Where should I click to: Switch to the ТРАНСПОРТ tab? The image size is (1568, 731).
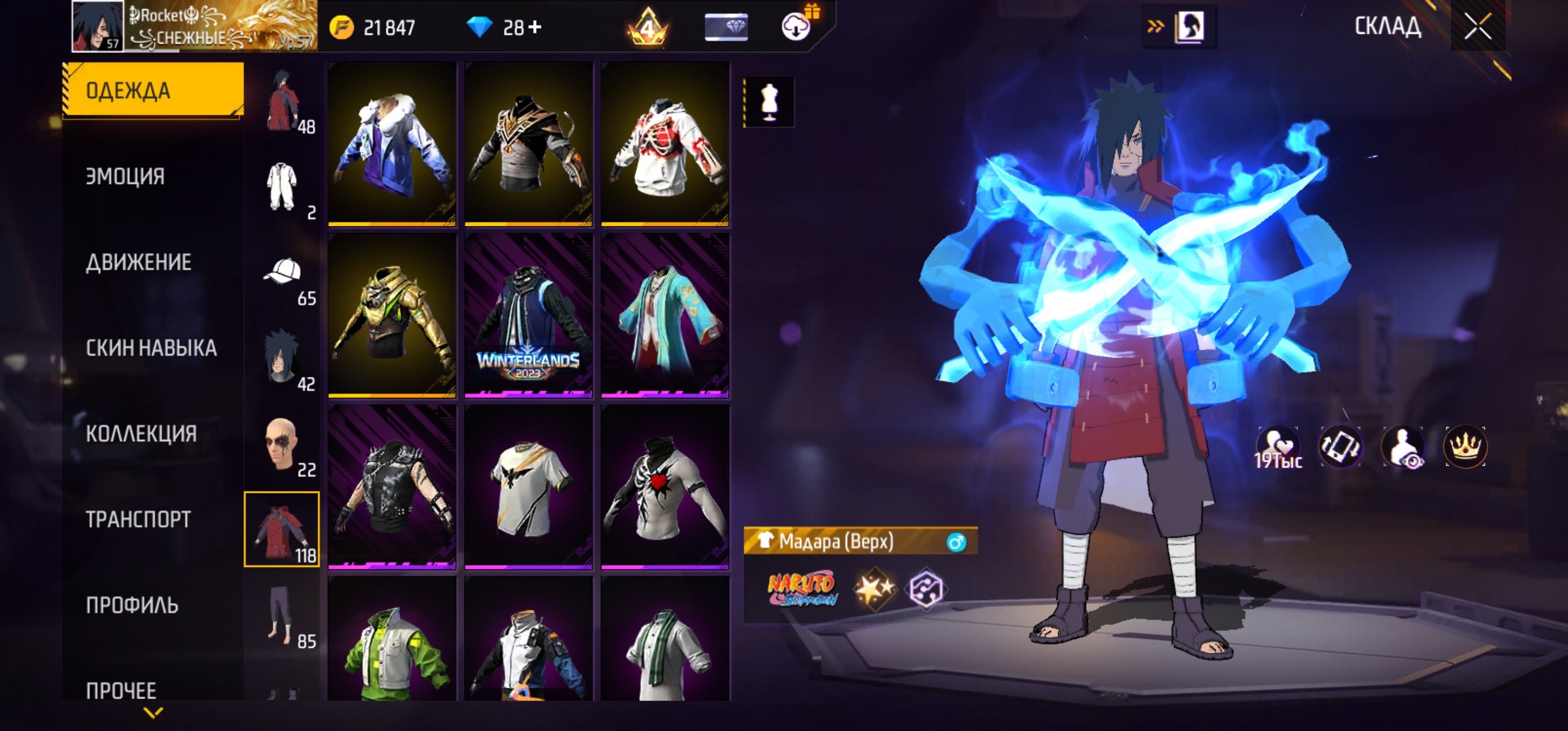coord(138,520)
